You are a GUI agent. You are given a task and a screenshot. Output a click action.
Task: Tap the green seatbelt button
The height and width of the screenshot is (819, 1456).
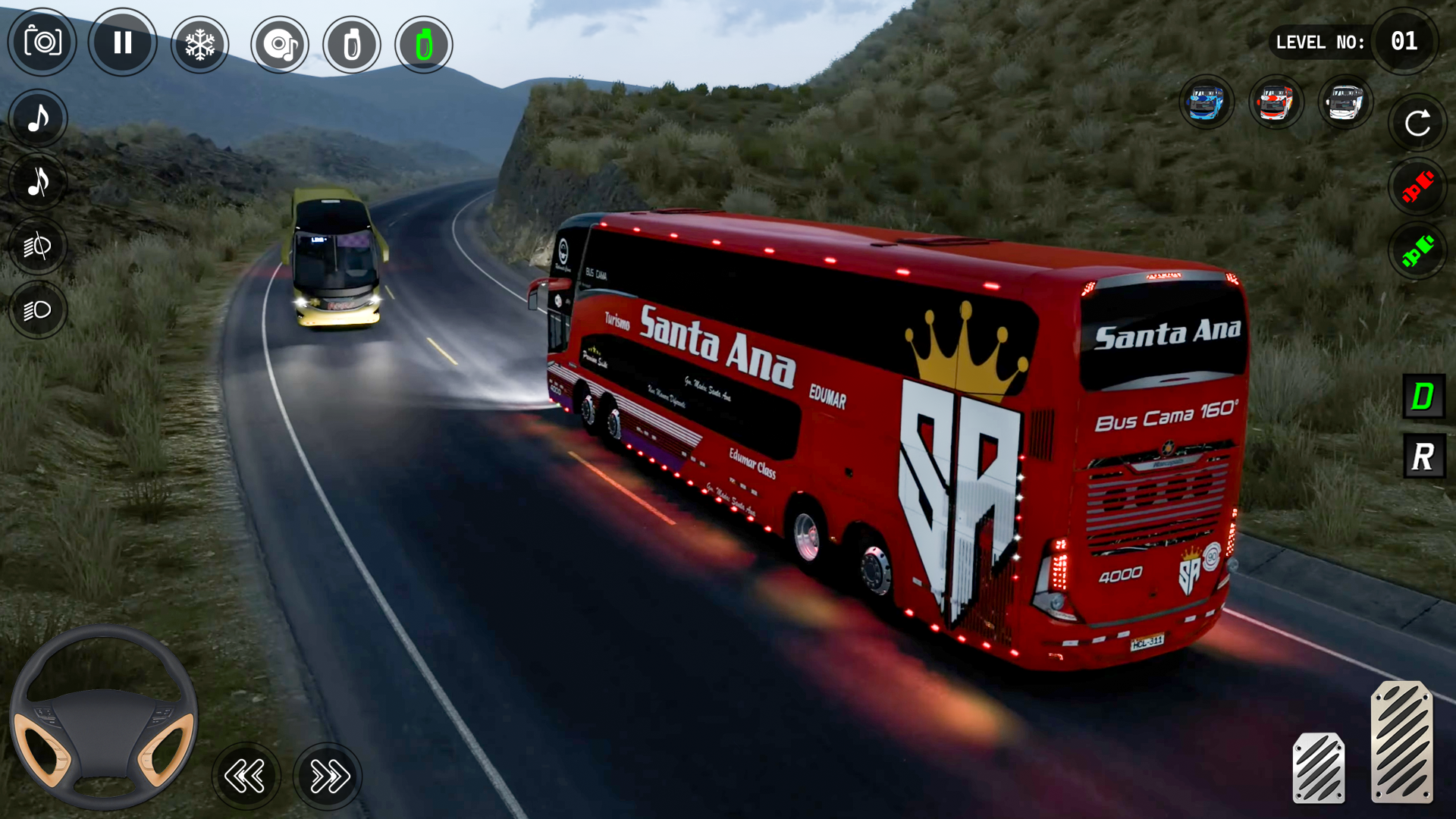point(1417,251)
